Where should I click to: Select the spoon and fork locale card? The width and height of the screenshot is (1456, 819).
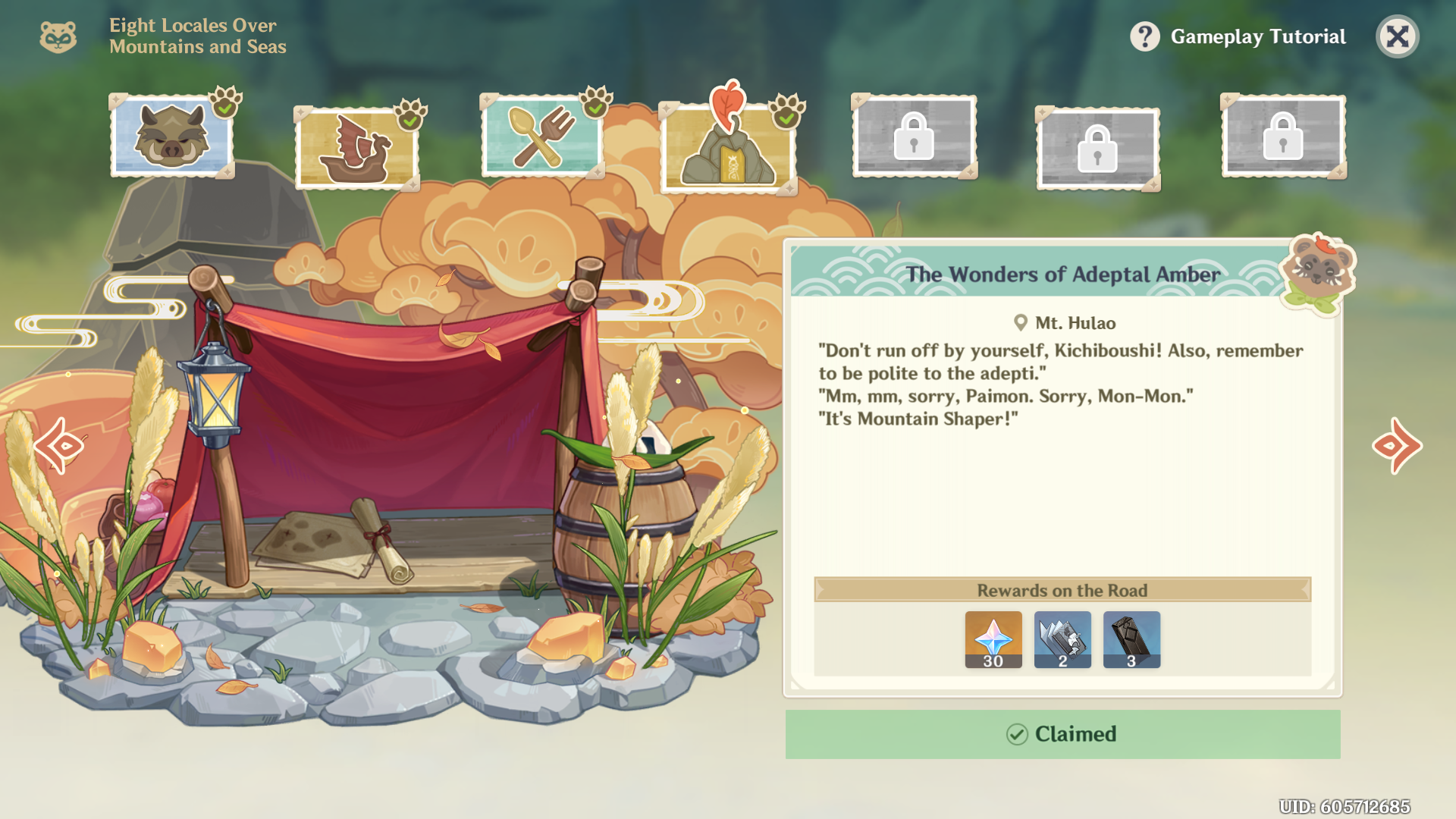click(x=541, y=136)
